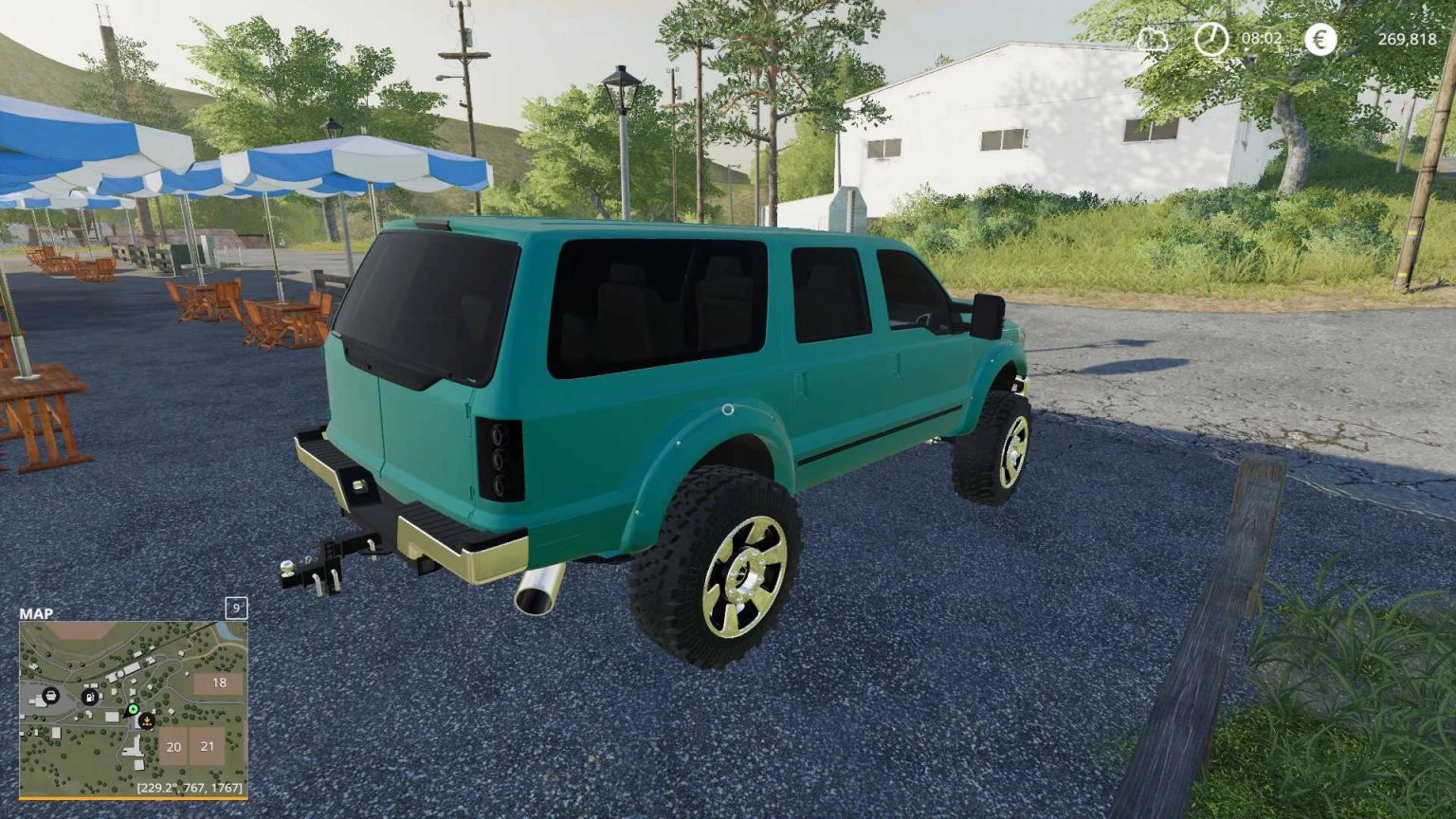Click the orange sell point icon on the minimap
The image size is (1456, 819).
[x=146, y=721]
